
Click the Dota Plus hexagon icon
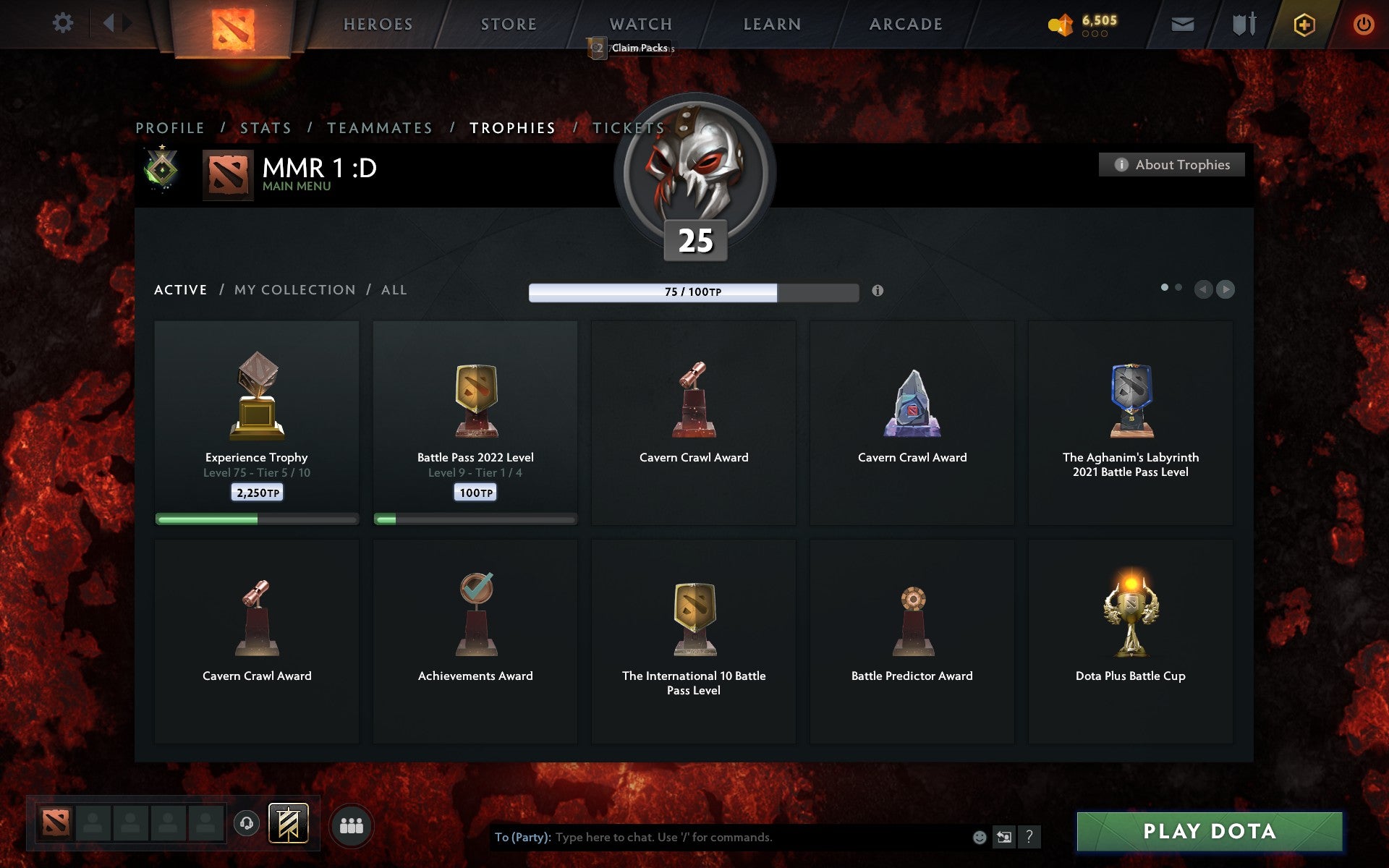pos(1304,23)
